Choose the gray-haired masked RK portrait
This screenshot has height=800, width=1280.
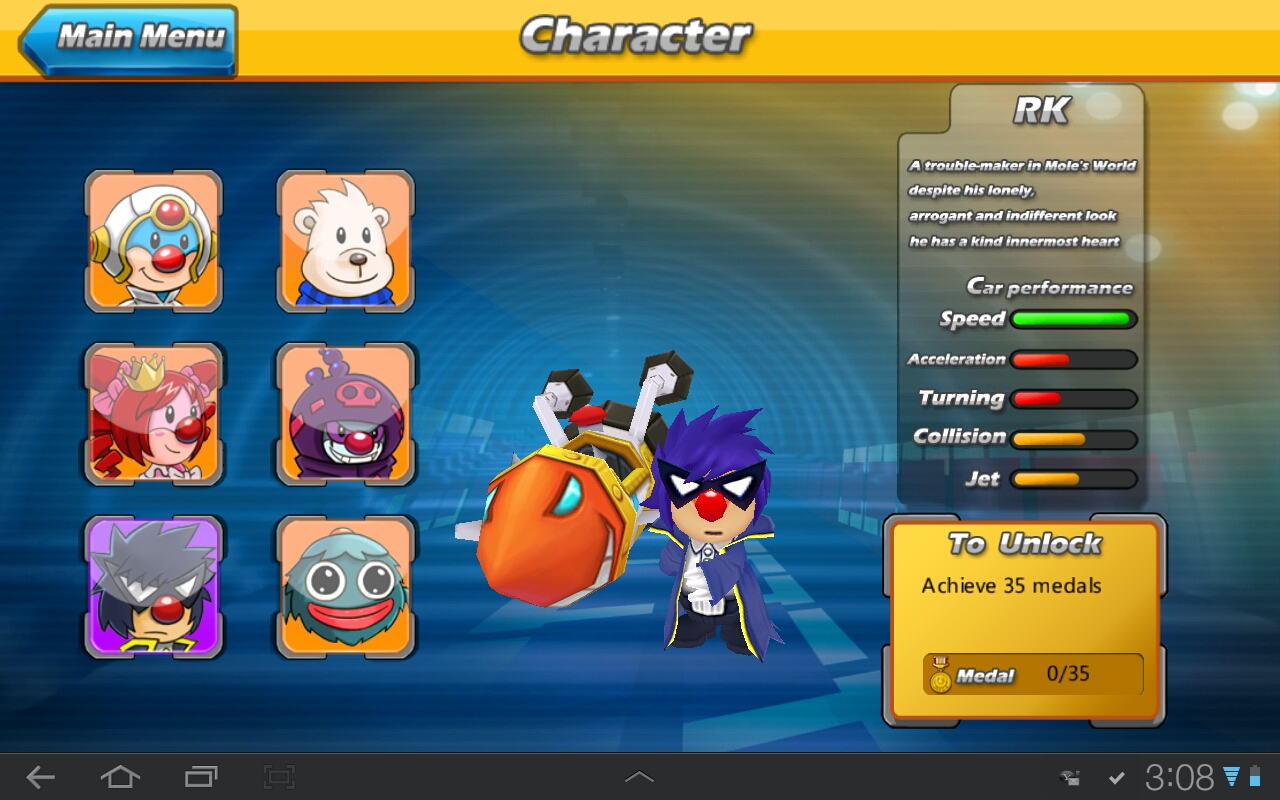point(154,587)
